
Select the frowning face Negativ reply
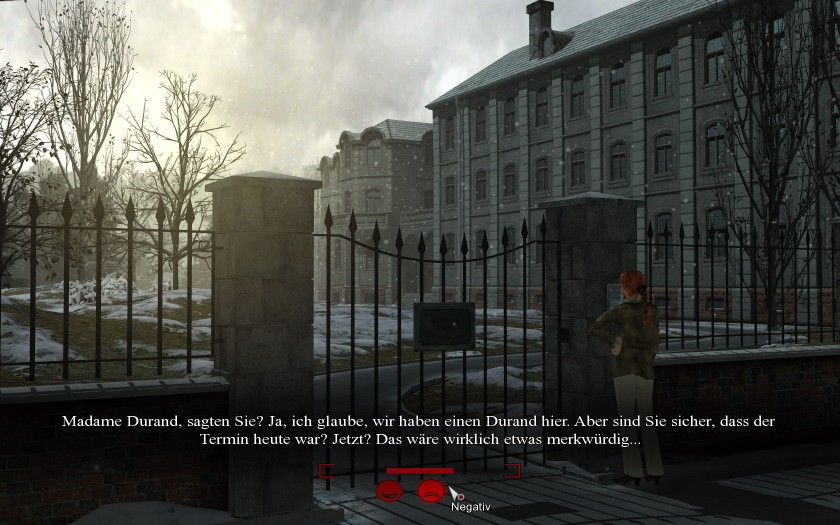[x=431, y=491]
